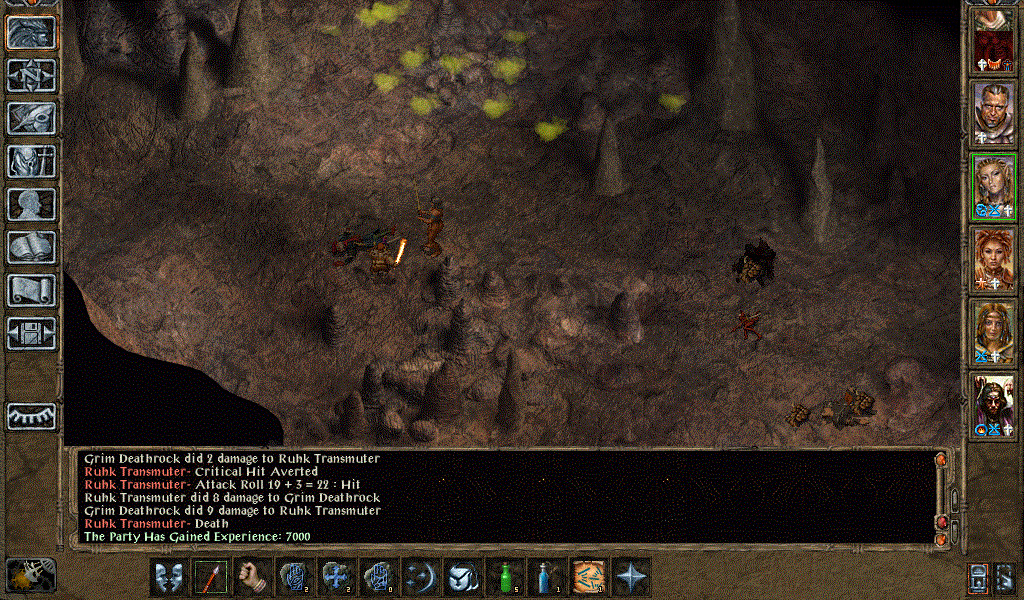Click the twin masks action button

[169, 577]
